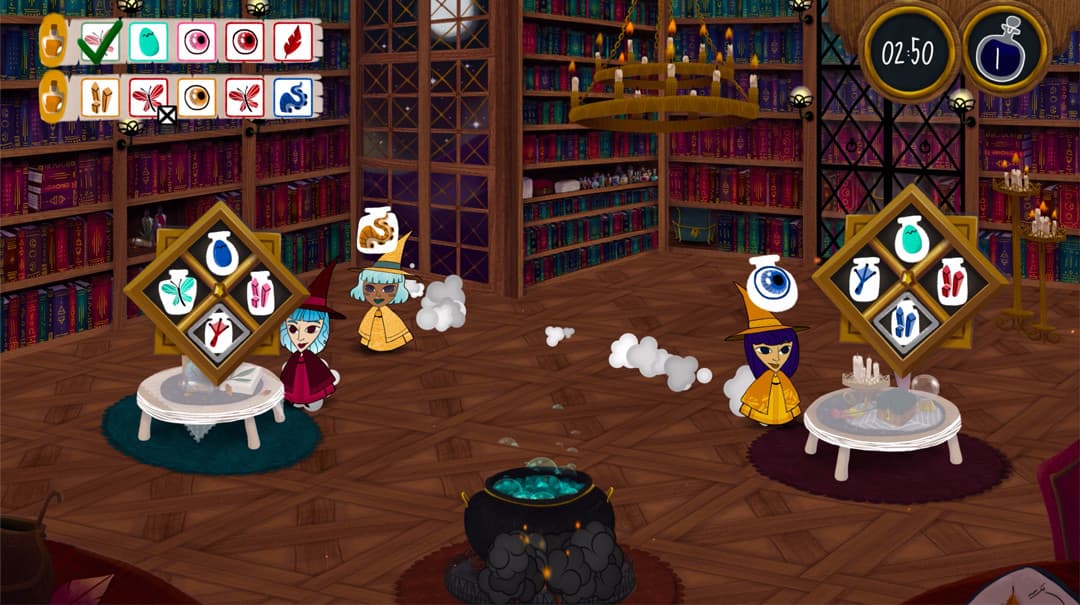Click the checked pink butterfly recipe ingredient
This screenshot has width=1080, height=605.
pyautogui.click(x=100, y=42)
